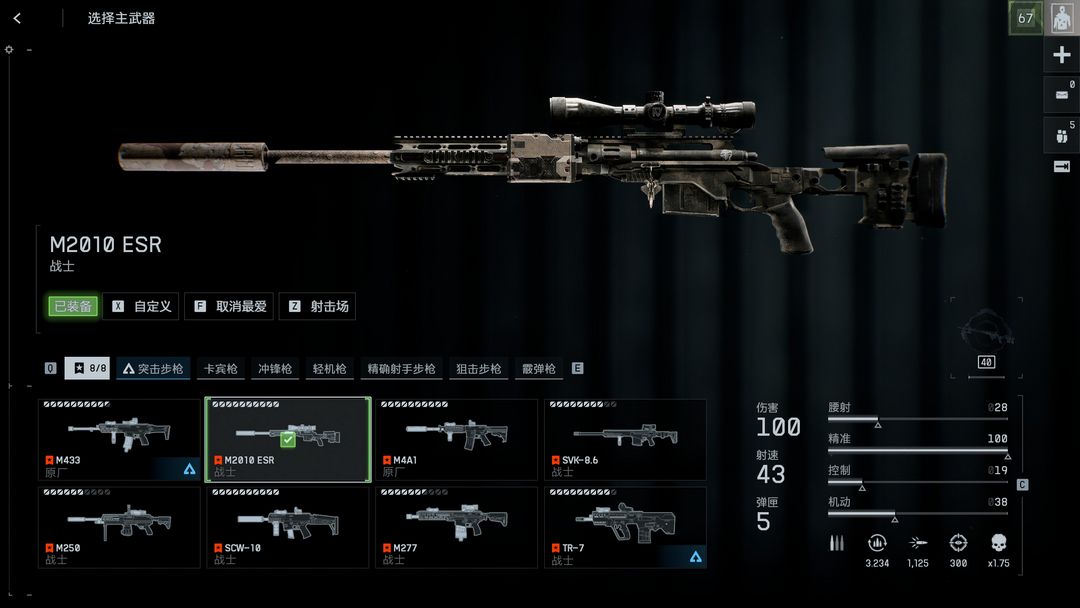Pick the SVK-8.6 weapon card
The height and width of the screenshot is (608, 1080).
[625, 440]
